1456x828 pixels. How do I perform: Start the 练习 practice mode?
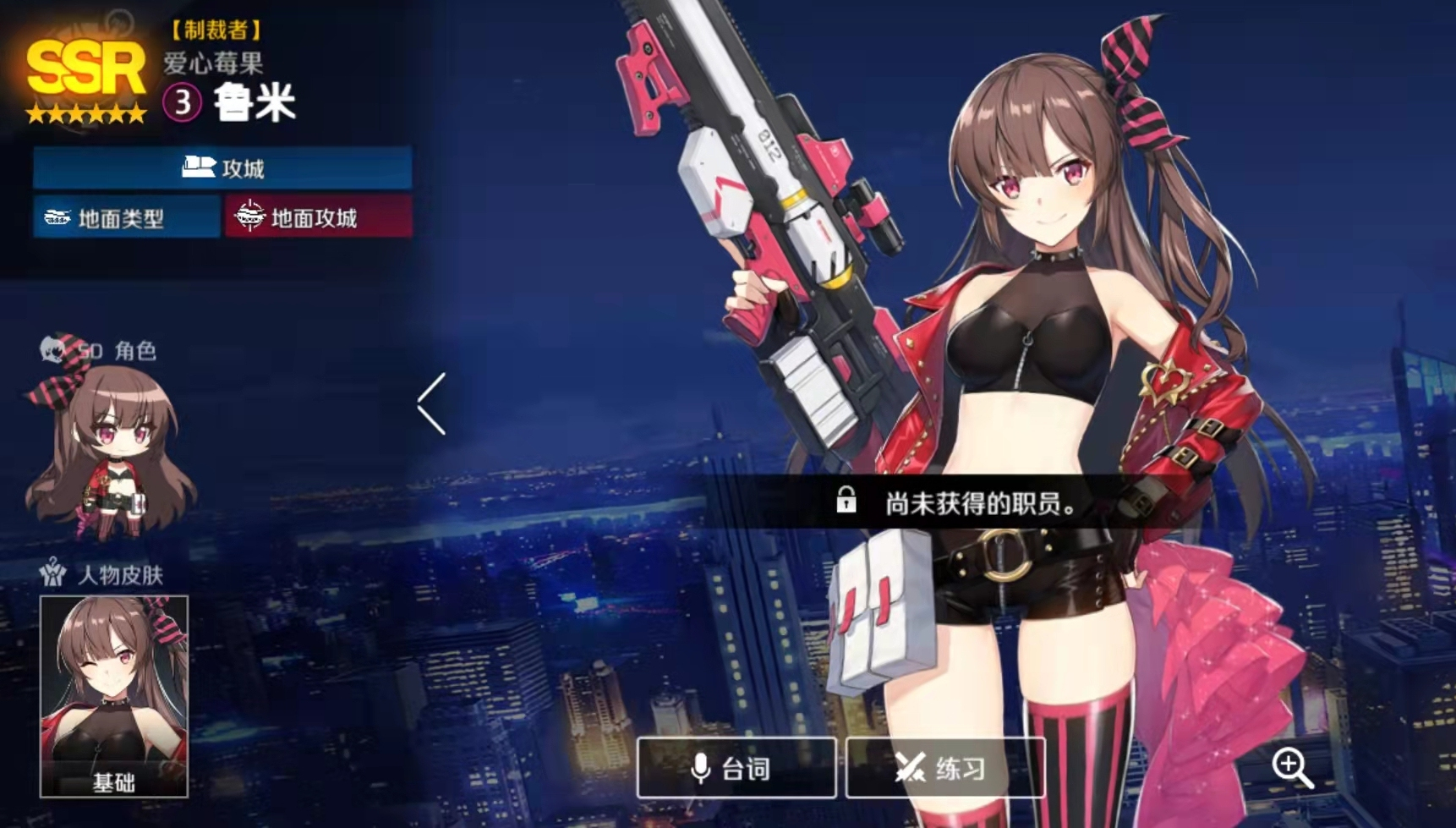944,768
